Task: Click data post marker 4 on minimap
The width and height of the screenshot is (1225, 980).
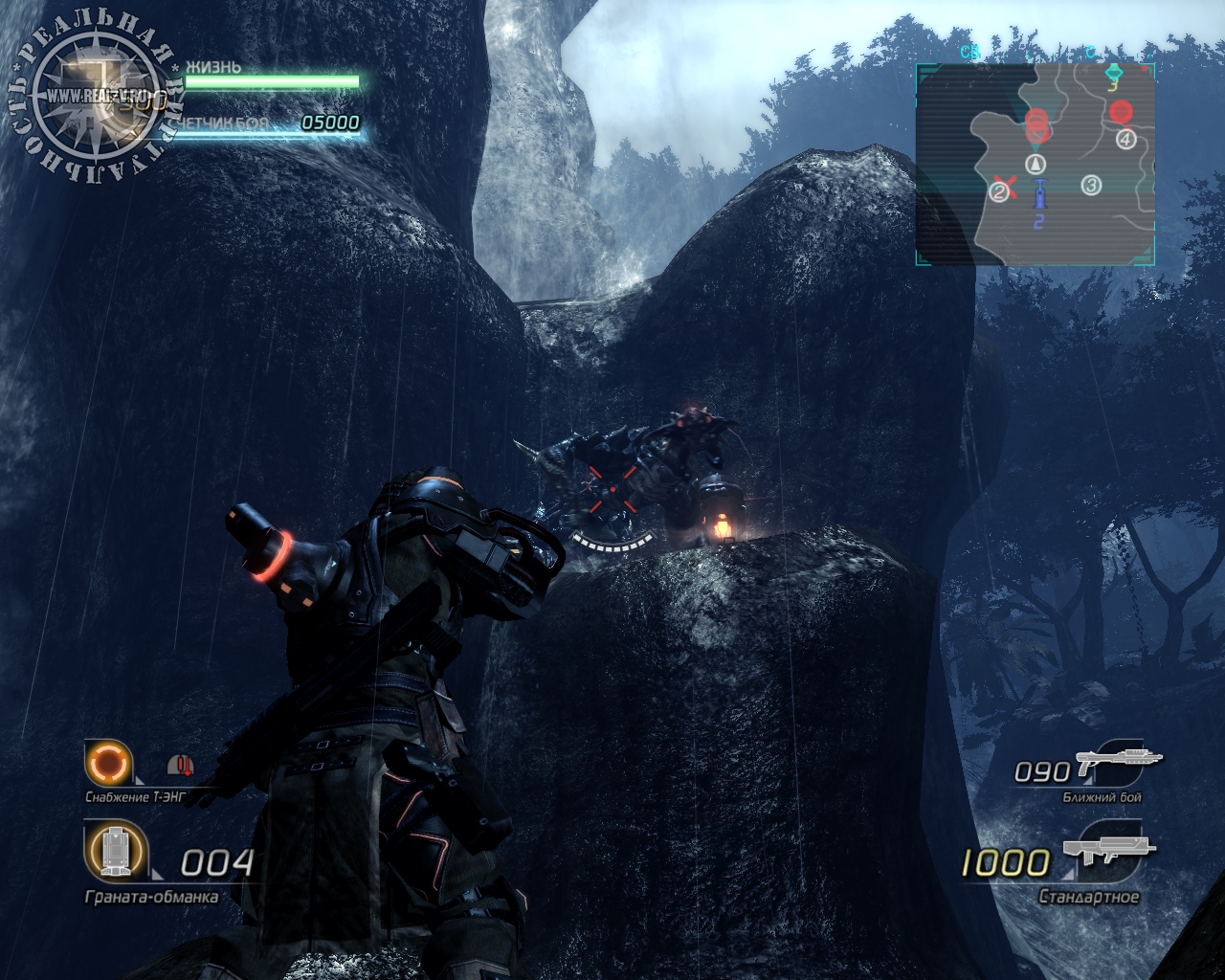Action: (x=1125, y=140)
